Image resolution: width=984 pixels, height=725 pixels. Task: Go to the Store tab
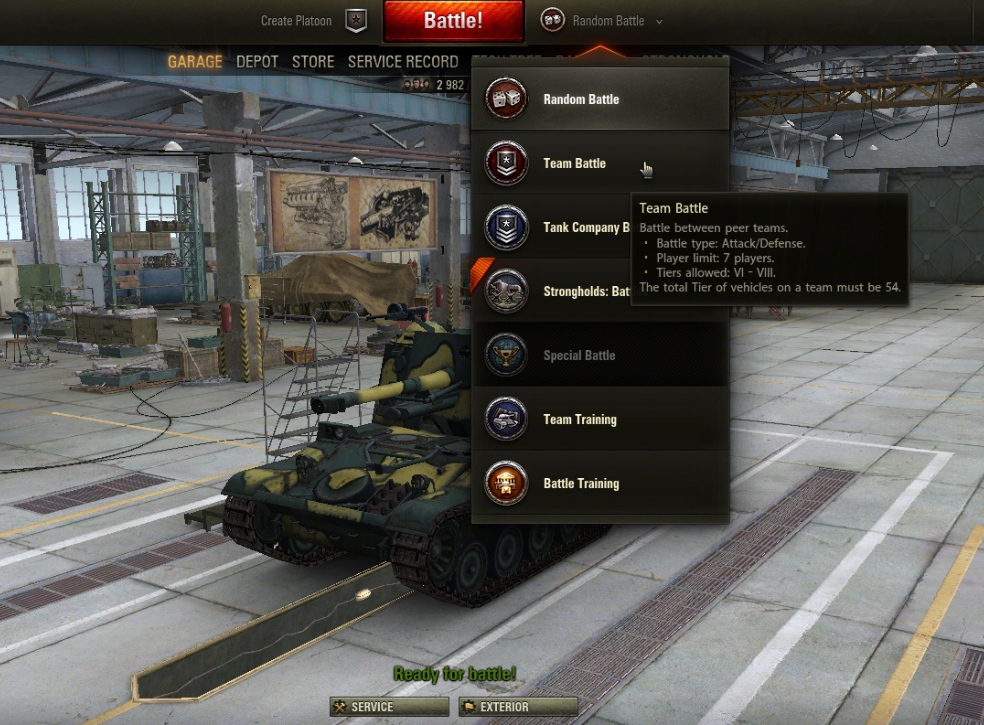pyautogui.click(x=313, y=62)
